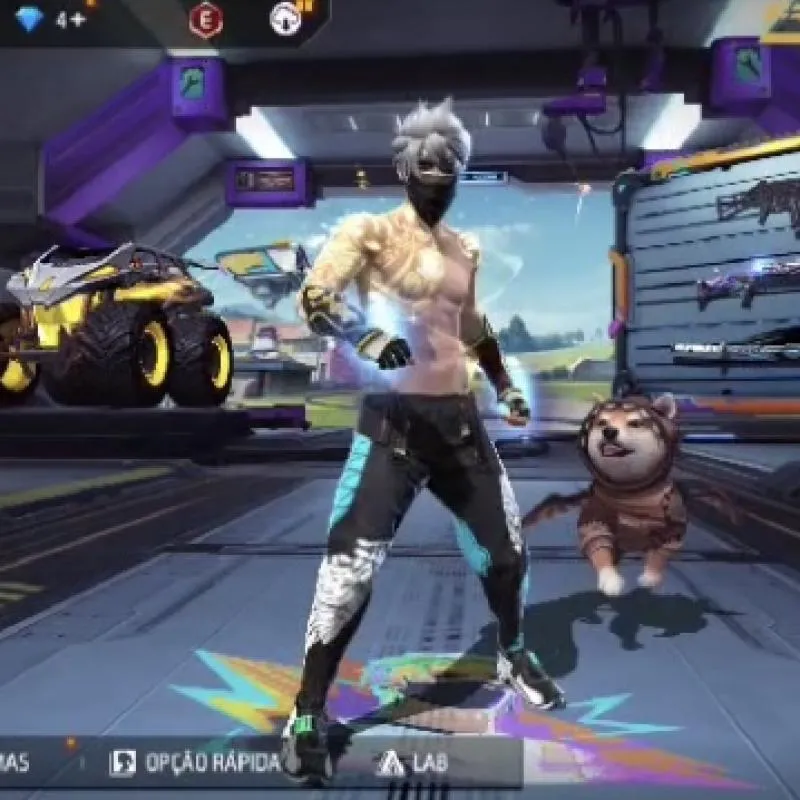
Task: Open the red hexagon E badge
Action: coord(205,19)
